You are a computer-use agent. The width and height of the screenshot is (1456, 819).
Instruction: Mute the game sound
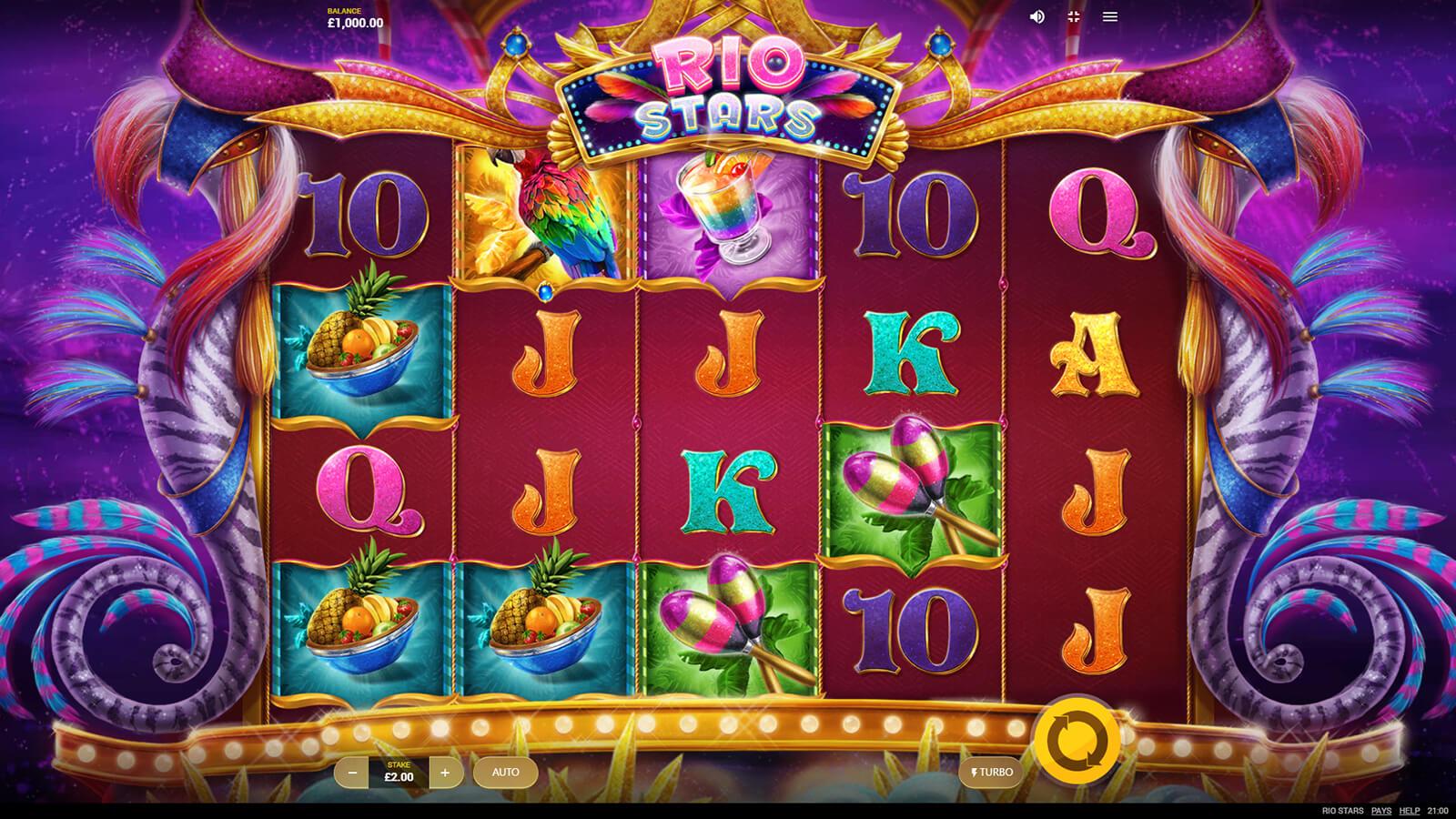tap(1036, 17)
